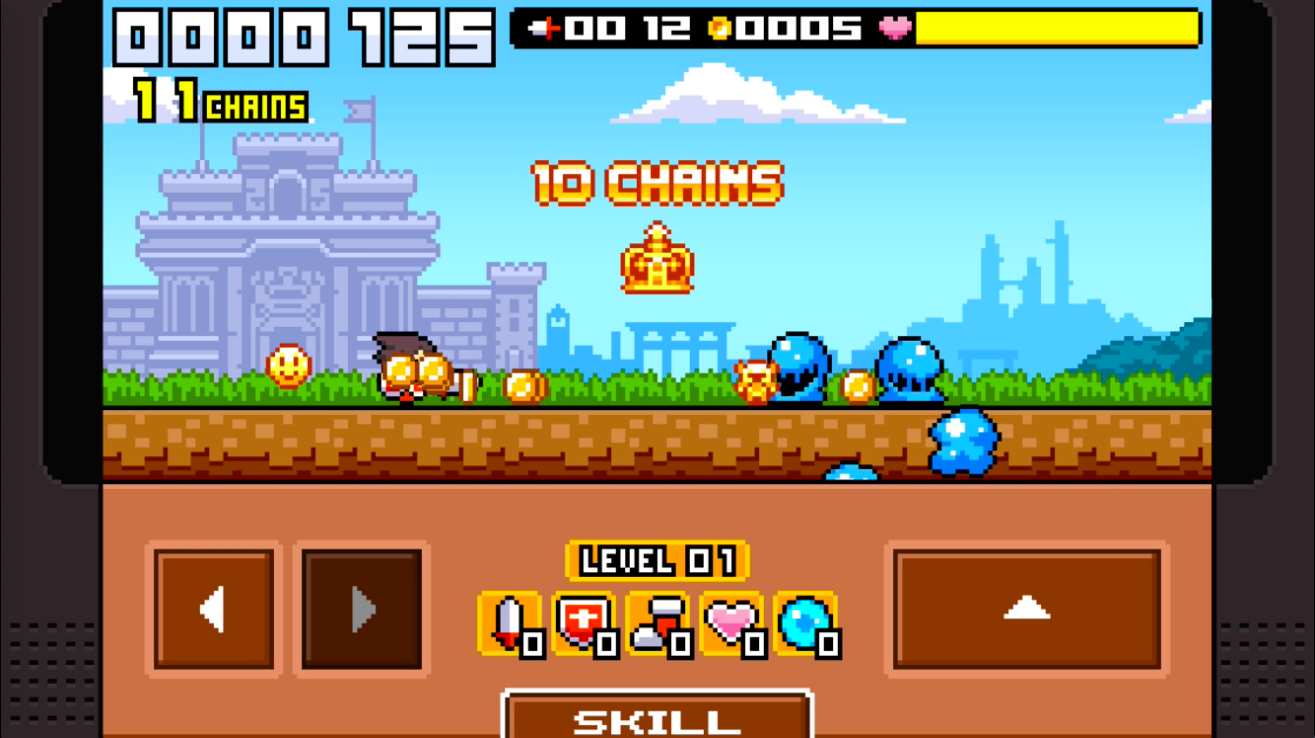This screenshot has width=1315, height=738.
Task: Open the SKILL menu
Action: click(657, 718)
